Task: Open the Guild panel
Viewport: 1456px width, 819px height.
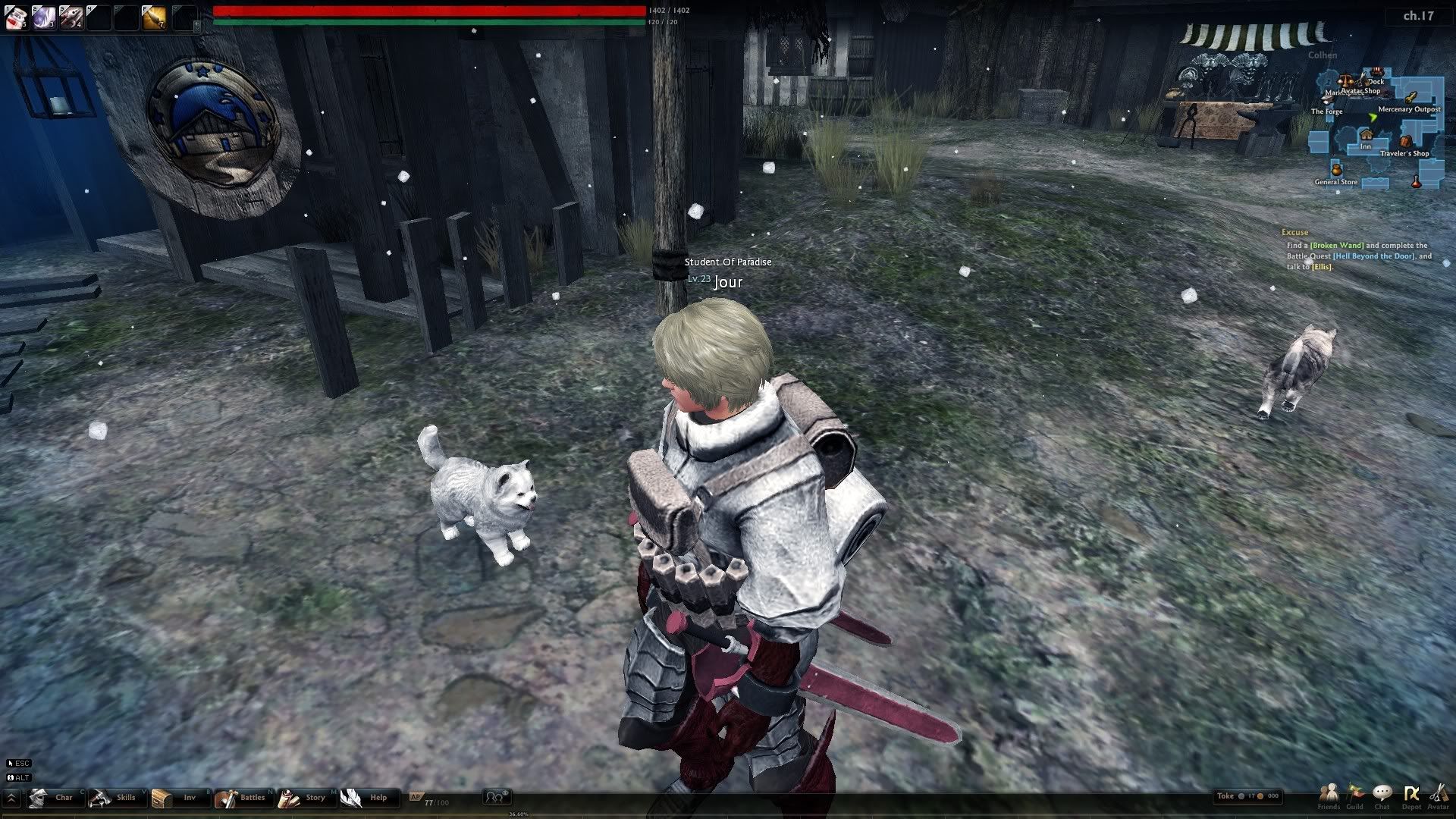Action: pyautogui.click(x=1355, y=795)
